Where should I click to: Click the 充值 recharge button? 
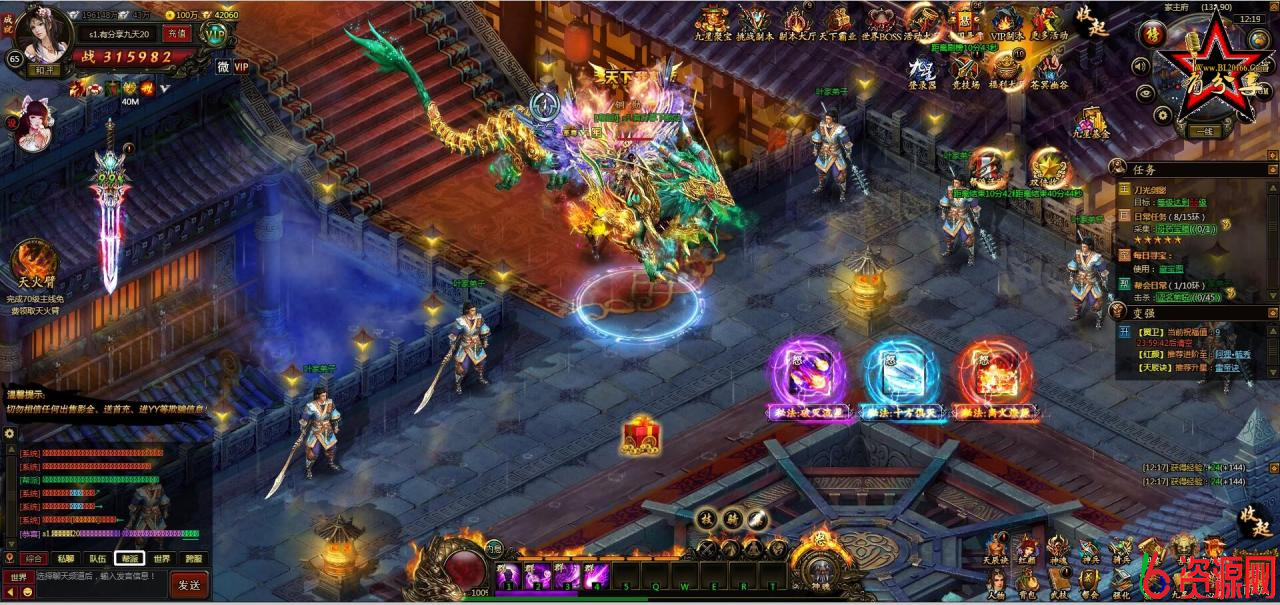(177, 33)
